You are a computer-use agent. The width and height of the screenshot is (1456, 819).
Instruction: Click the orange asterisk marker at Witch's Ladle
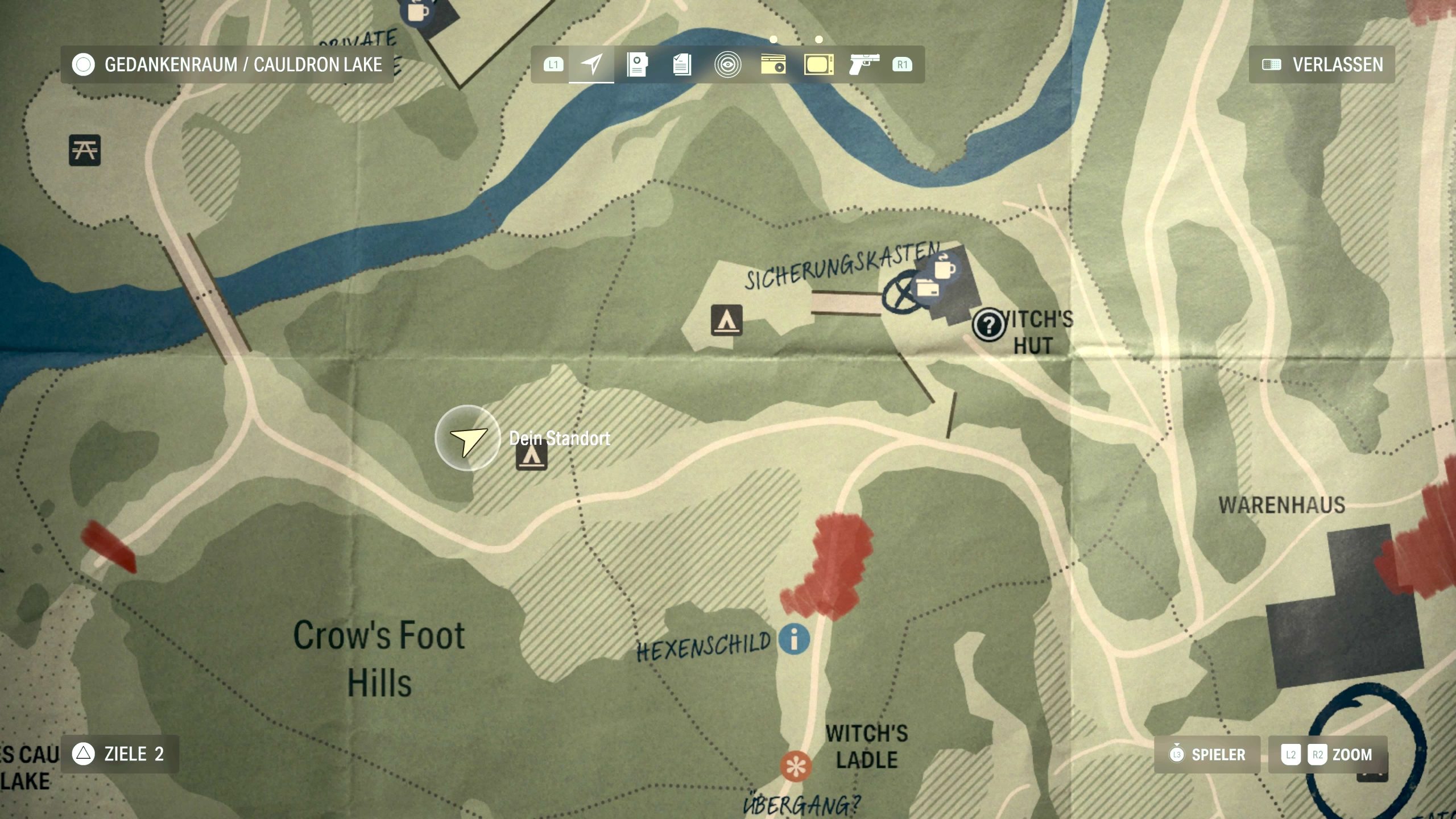tap(796, 766)
